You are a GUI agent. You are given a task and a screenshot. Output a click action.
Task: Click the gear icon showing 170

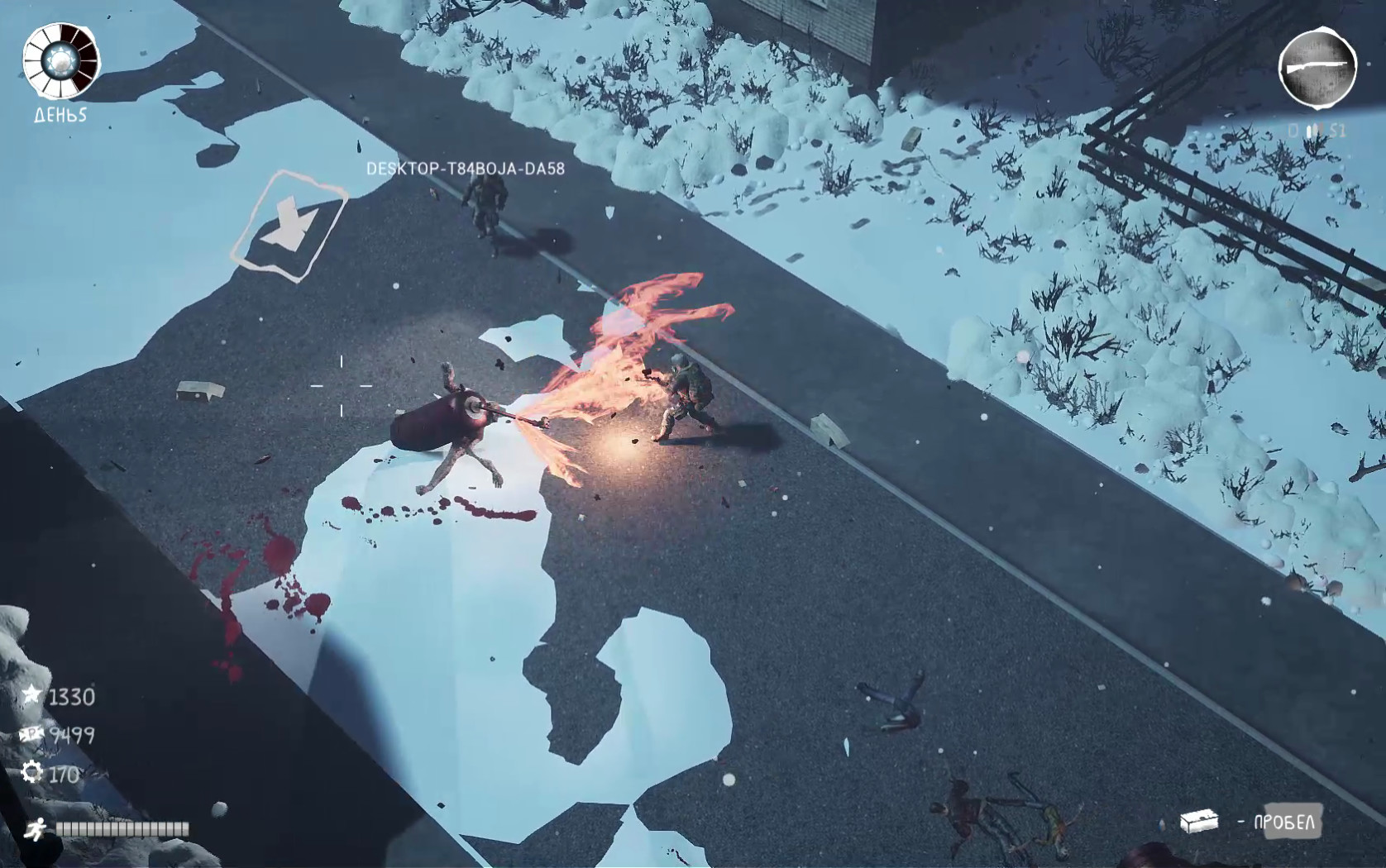click(x=32, y=770)
